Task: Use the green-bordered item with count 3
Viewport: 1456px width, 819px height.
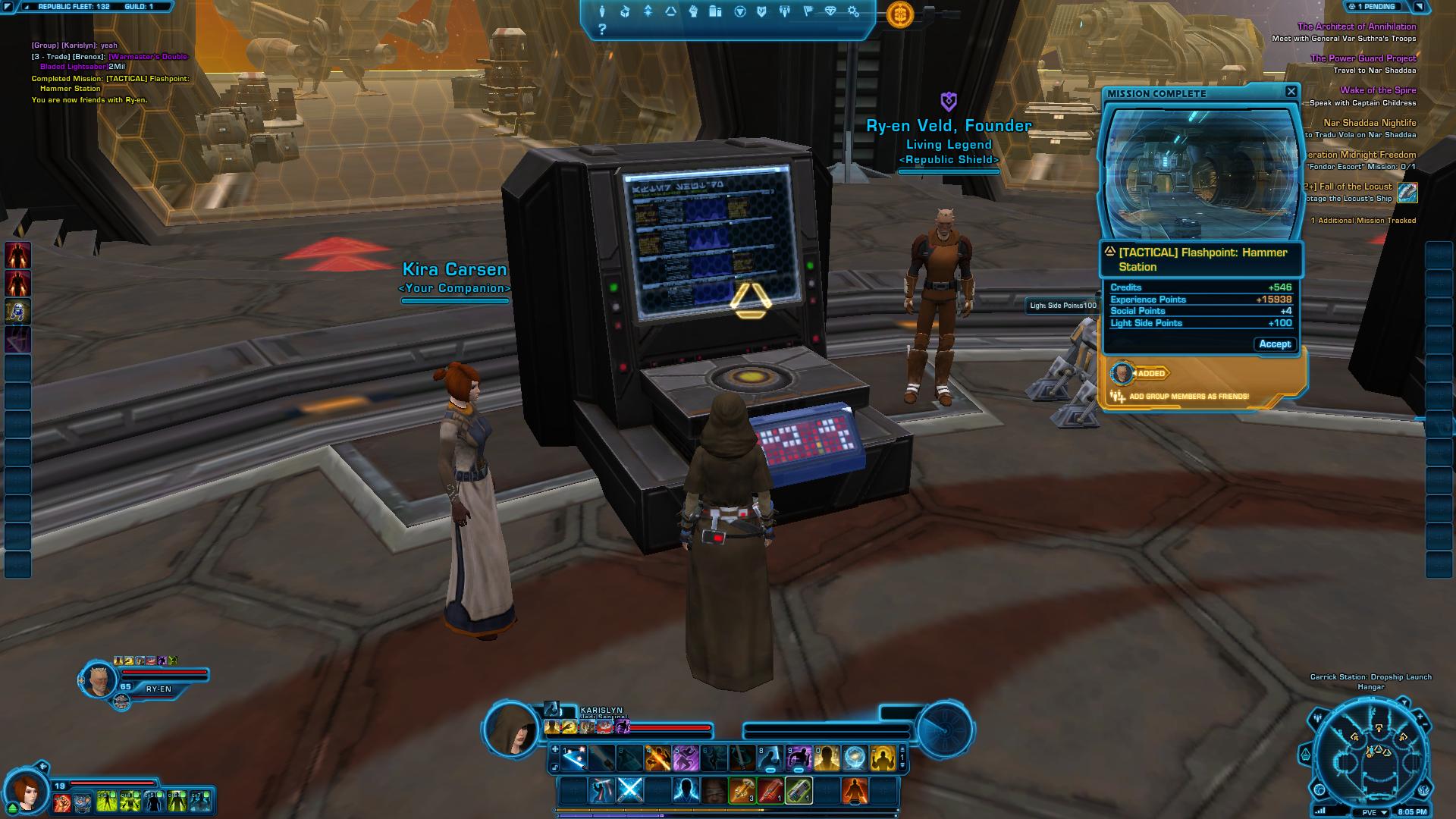Action: [741, 790]
